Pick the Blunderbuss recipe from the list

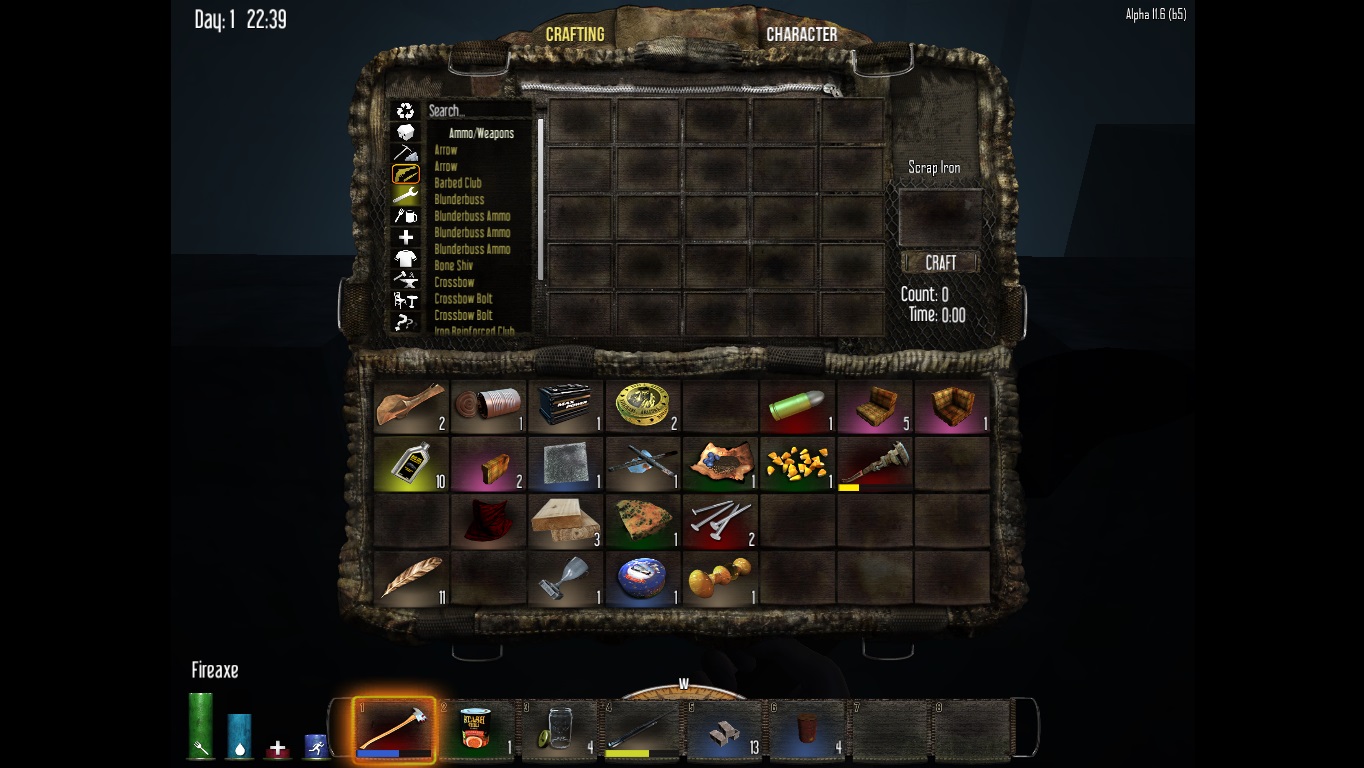459,200
